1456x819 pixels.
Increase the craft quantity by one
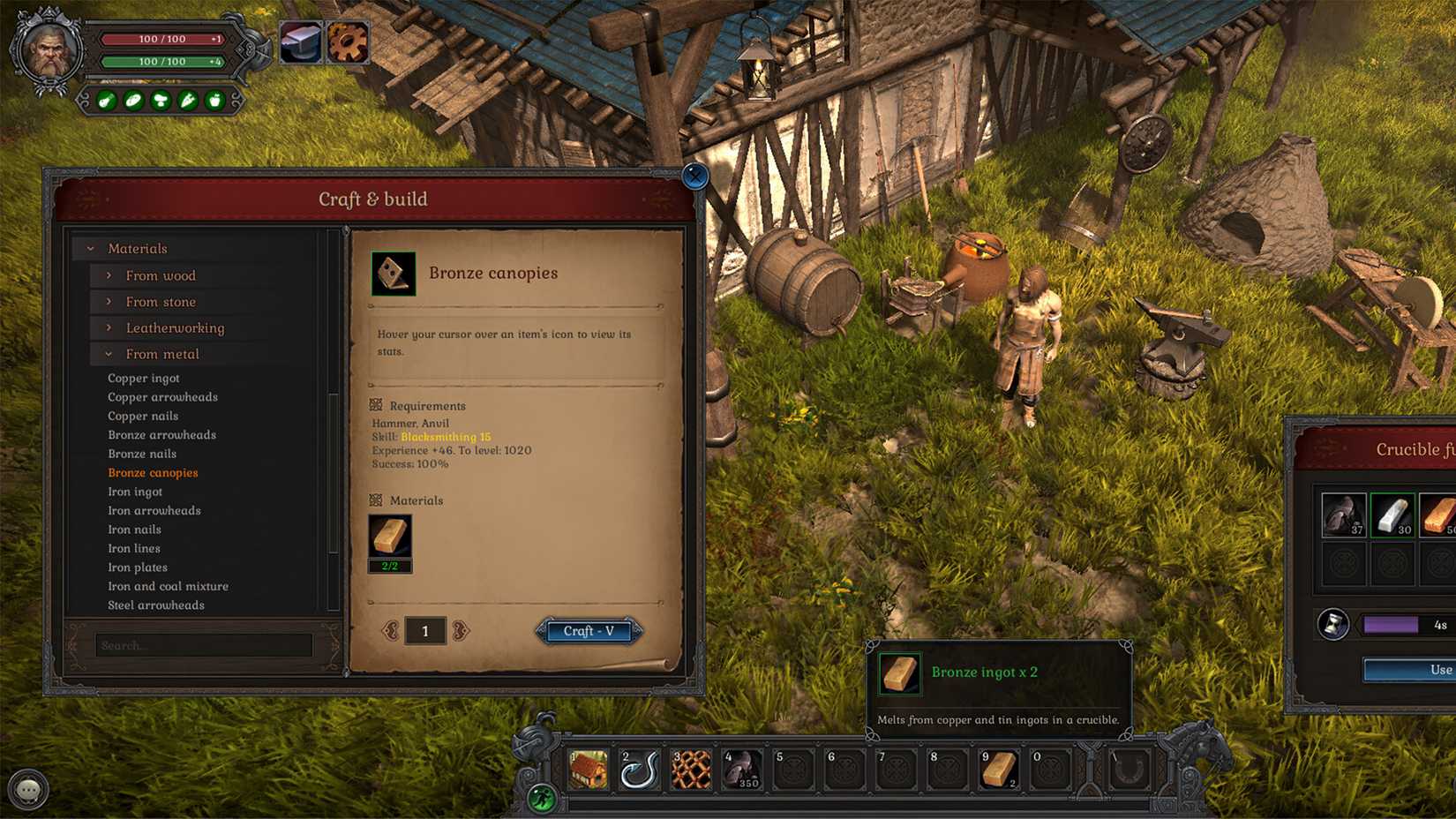[x=461, y=630]
